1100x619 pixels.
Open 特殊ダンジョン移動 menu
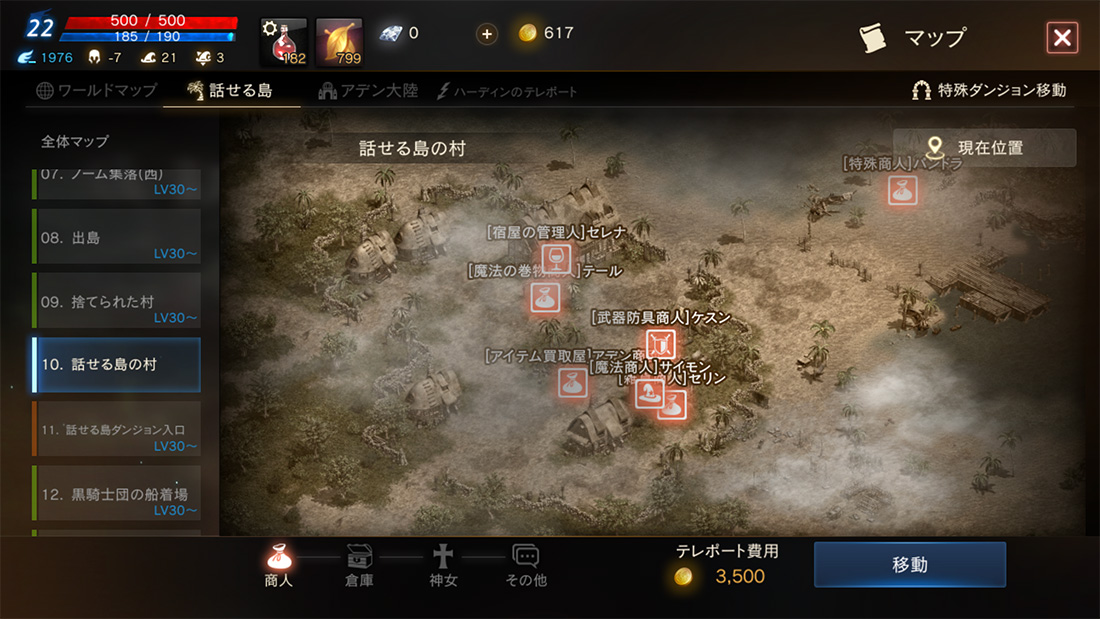[x=989, y=90]
